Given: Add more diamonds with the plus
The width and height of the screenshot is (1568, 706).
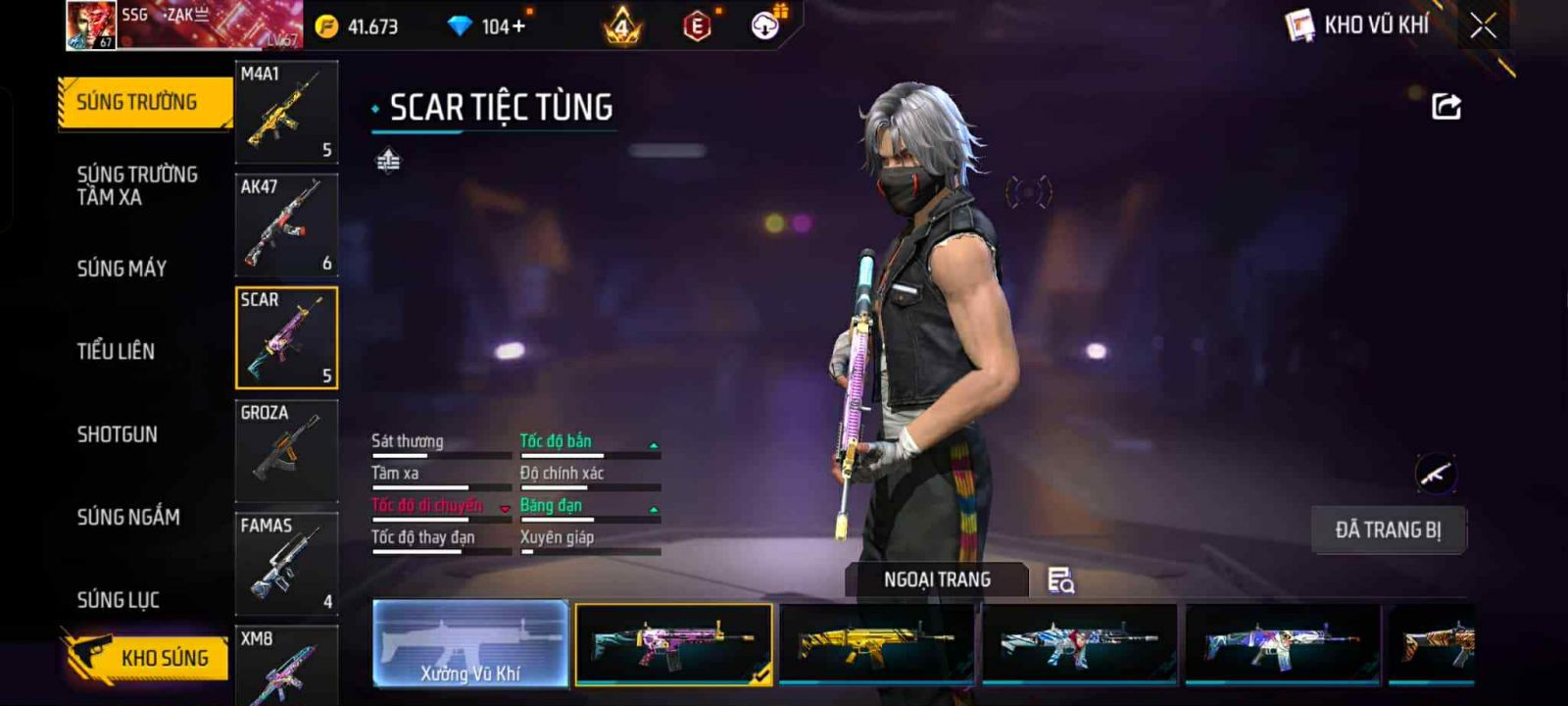Looking at the screenshot, I should pos(518,26).
